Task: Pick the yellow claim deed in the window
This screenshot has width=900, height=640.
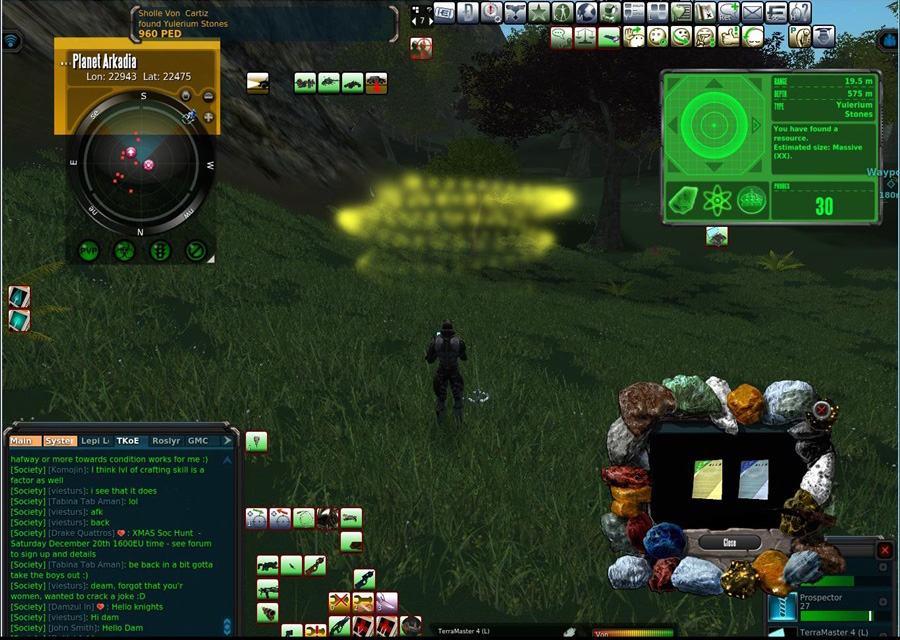Action: 706,479
